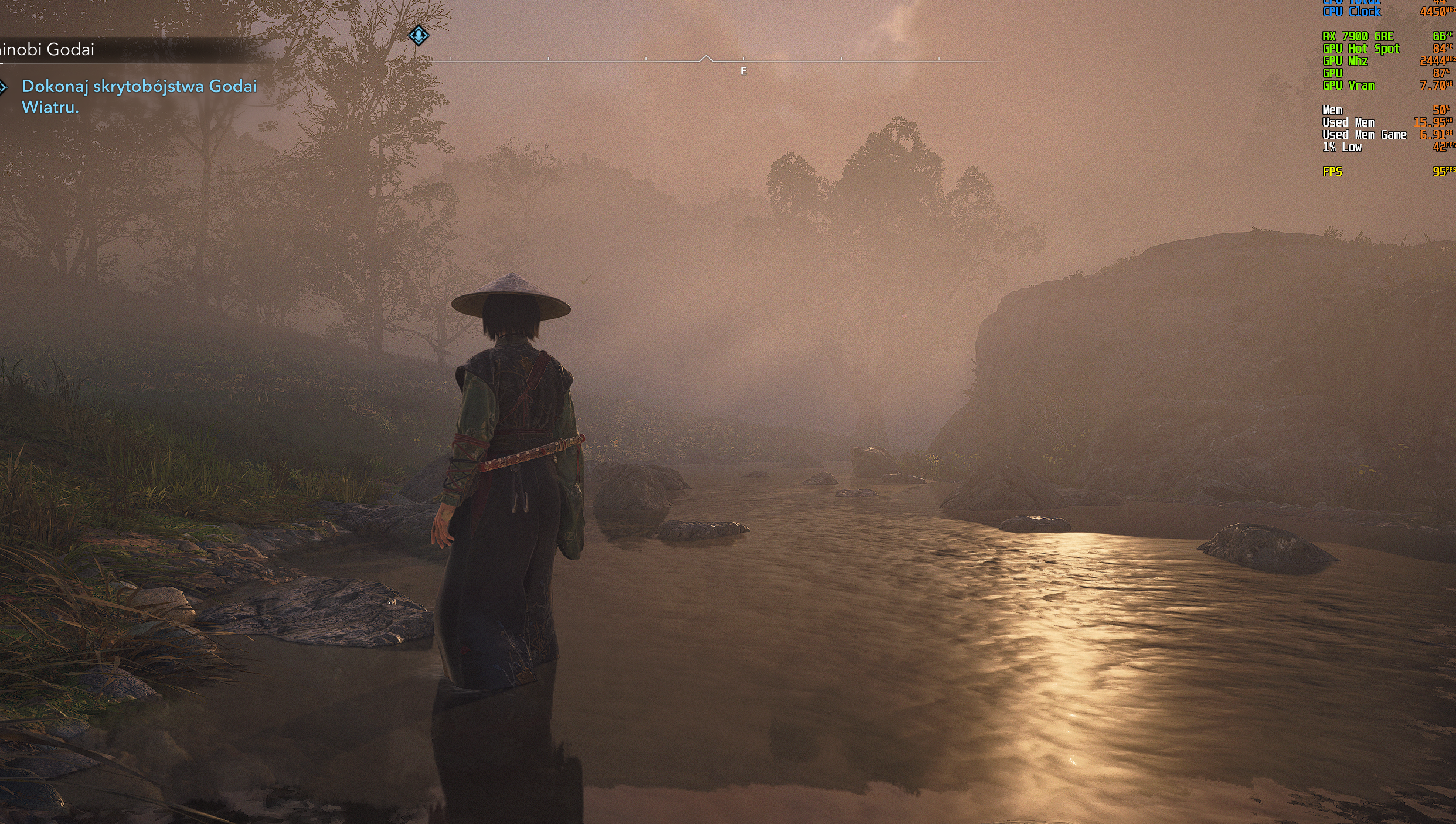
Task: Click the compass bar's E heading
Action: pos(744,71)
